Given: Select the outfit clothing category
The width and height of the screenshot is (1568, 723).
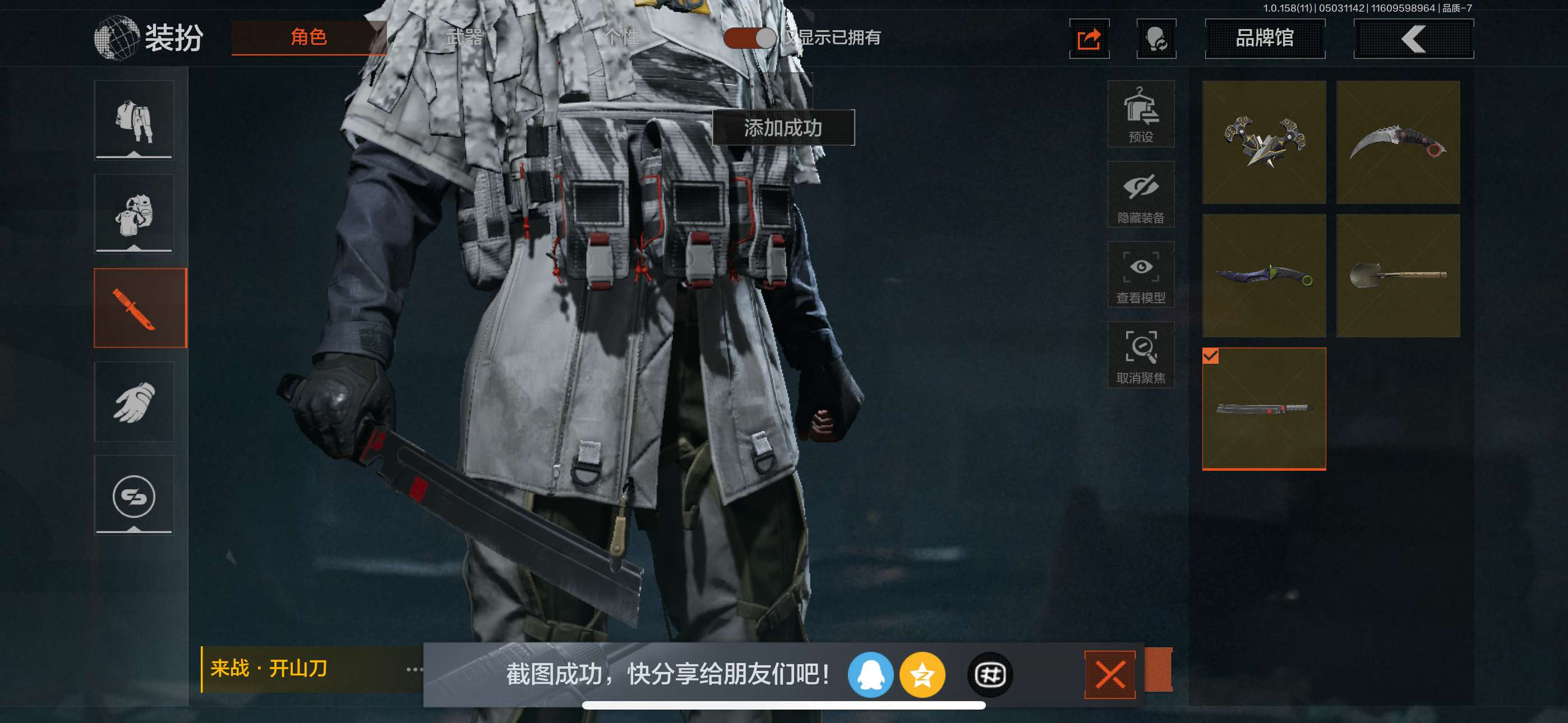Looking at the screenshot, I should coord(134,121).
